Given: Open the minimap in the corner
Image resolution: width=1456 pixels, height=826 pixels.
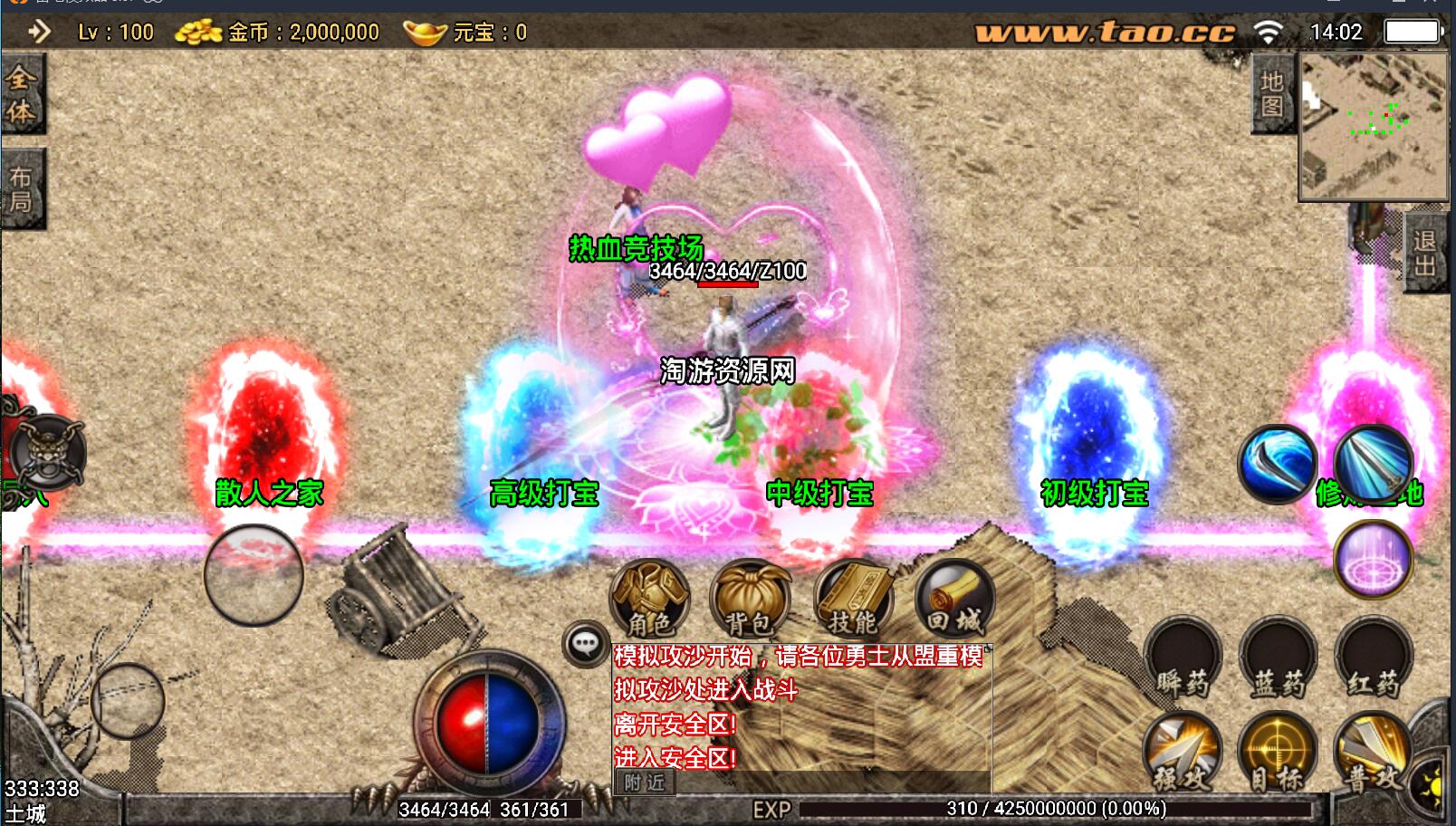Looking at the screenshot, I should click(1373, 126).
